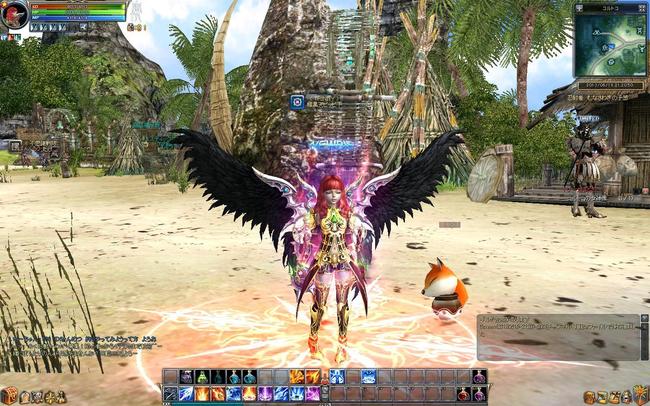Viewport: 650px width, 406px height.
Task: Open the leftmost menu icon in bottom-right corner
Action: pos(590,396)
